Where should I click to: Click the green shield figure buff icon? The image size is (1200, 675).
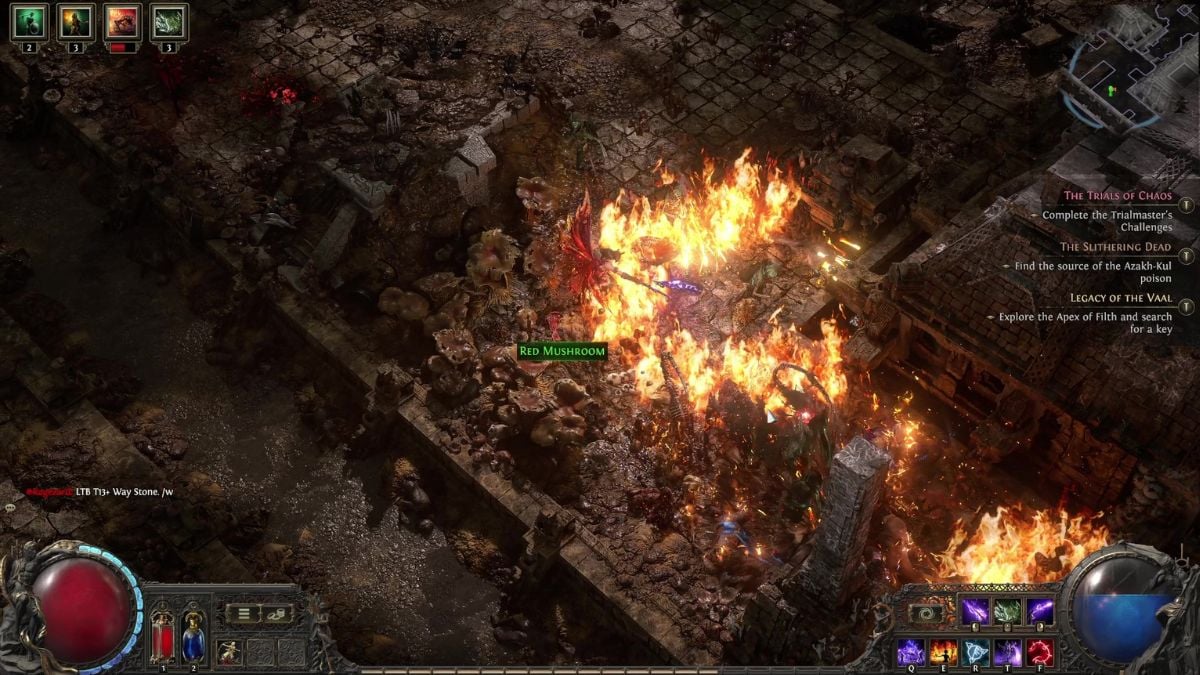[x=29, y=21]
